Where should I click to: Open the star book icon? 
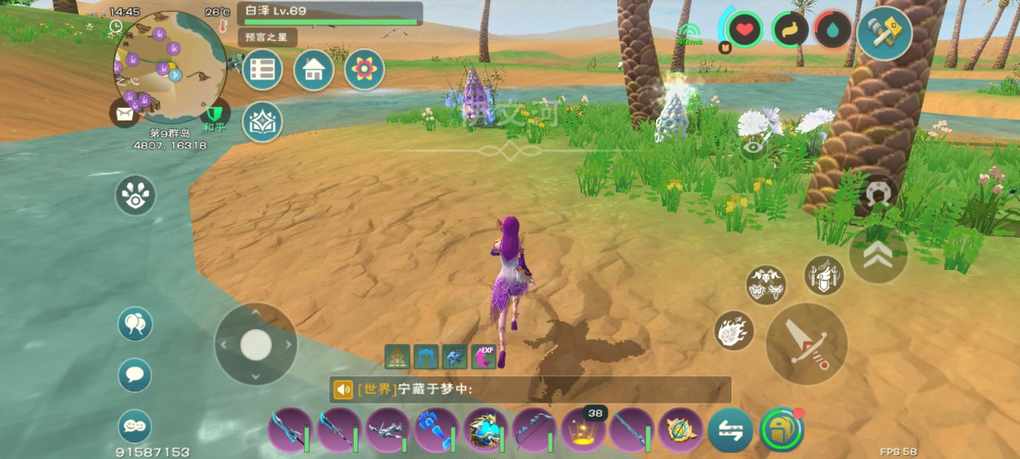(262, 121)
